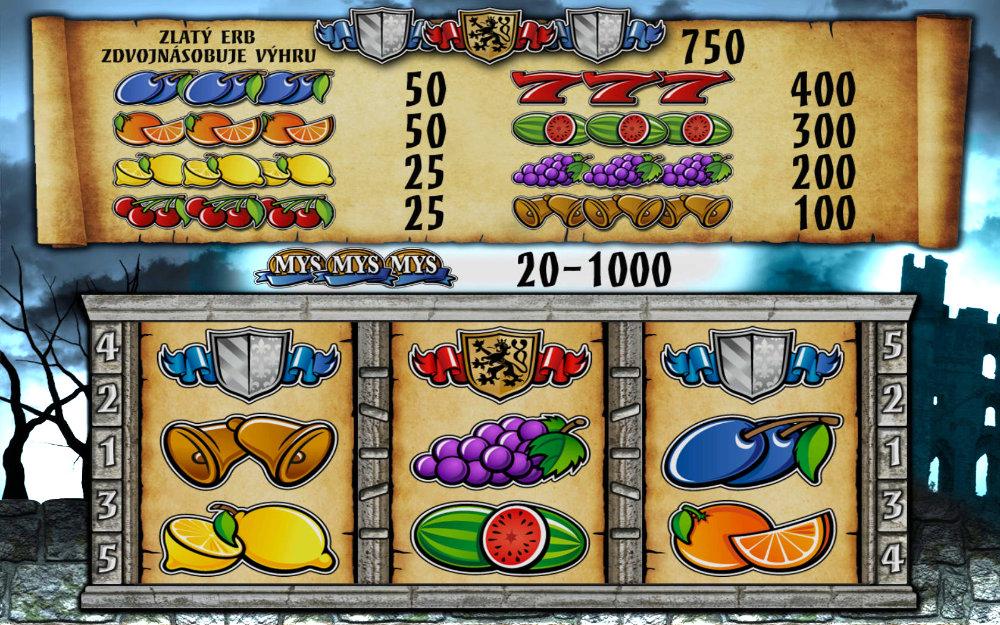Choose the payline 5 marker beside the lemons
The width and height of the screenshot is (1000, 625).
107,551
